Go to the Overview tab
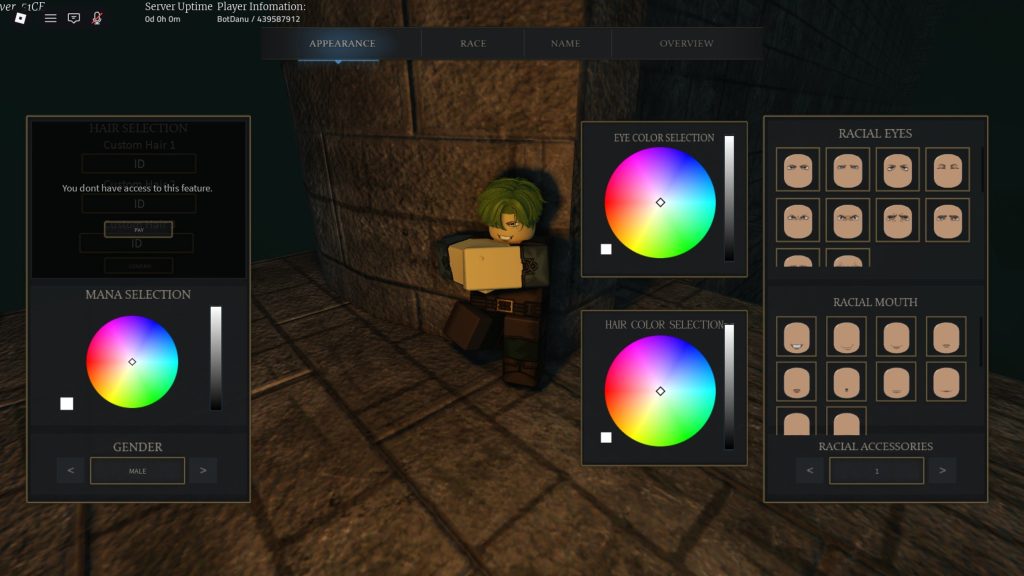The image size is (1024, 576). tap(686, 44)
